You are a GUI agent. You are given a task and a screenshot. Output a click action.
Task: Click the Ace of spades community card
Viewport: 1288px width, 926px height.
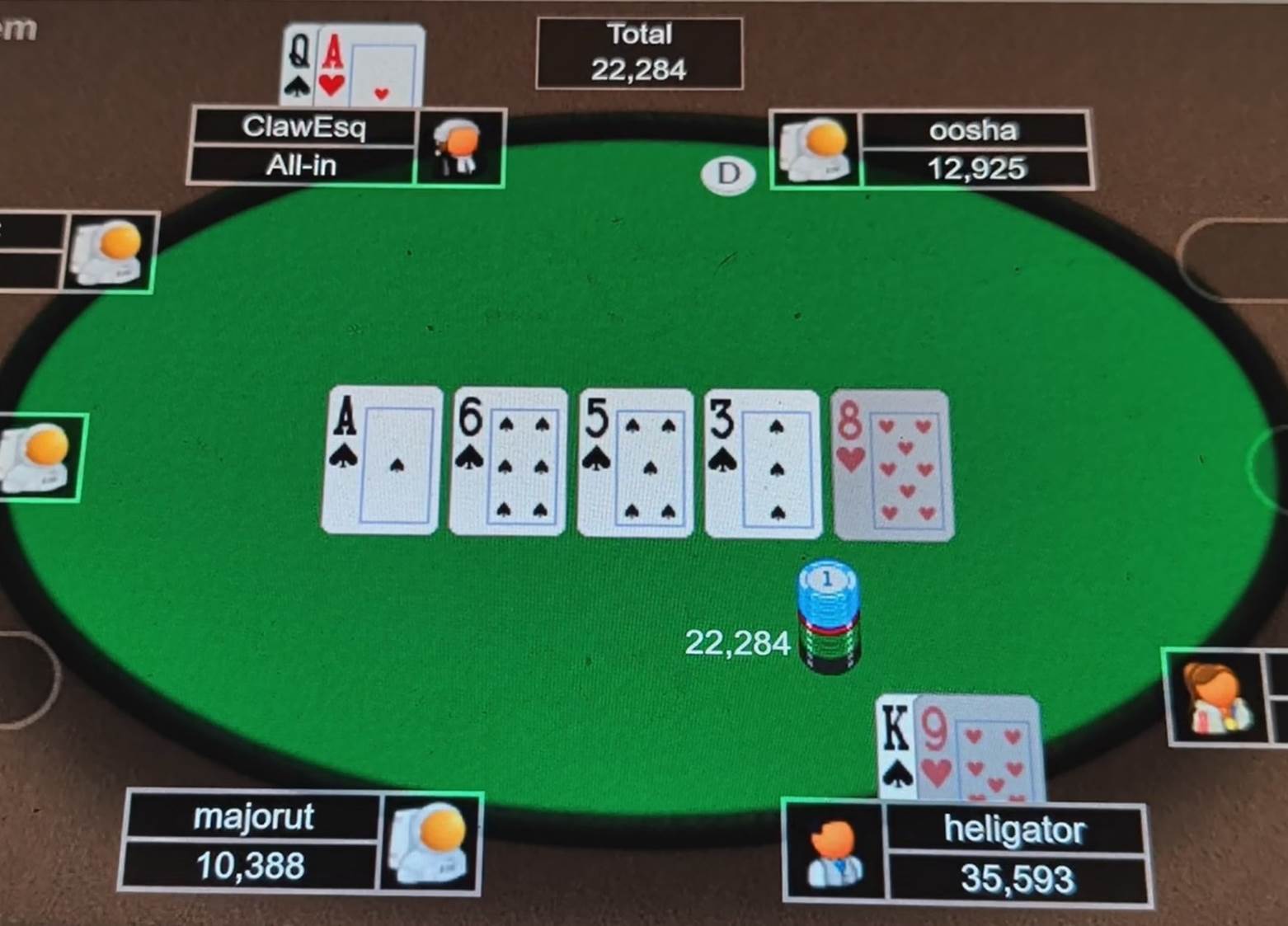(378, 462)
